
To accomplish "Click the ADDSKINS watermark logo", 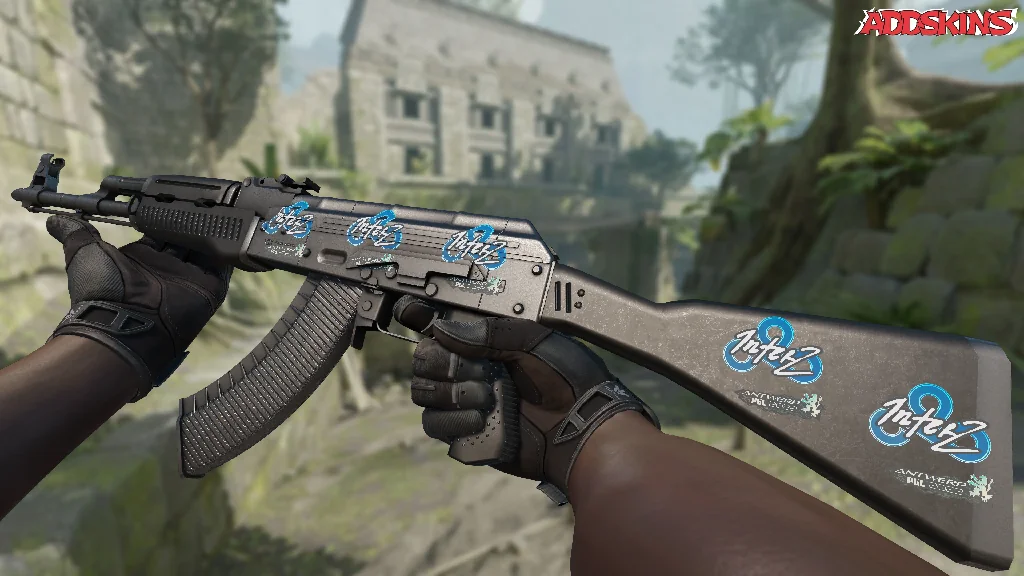I will tap(938, 22).
